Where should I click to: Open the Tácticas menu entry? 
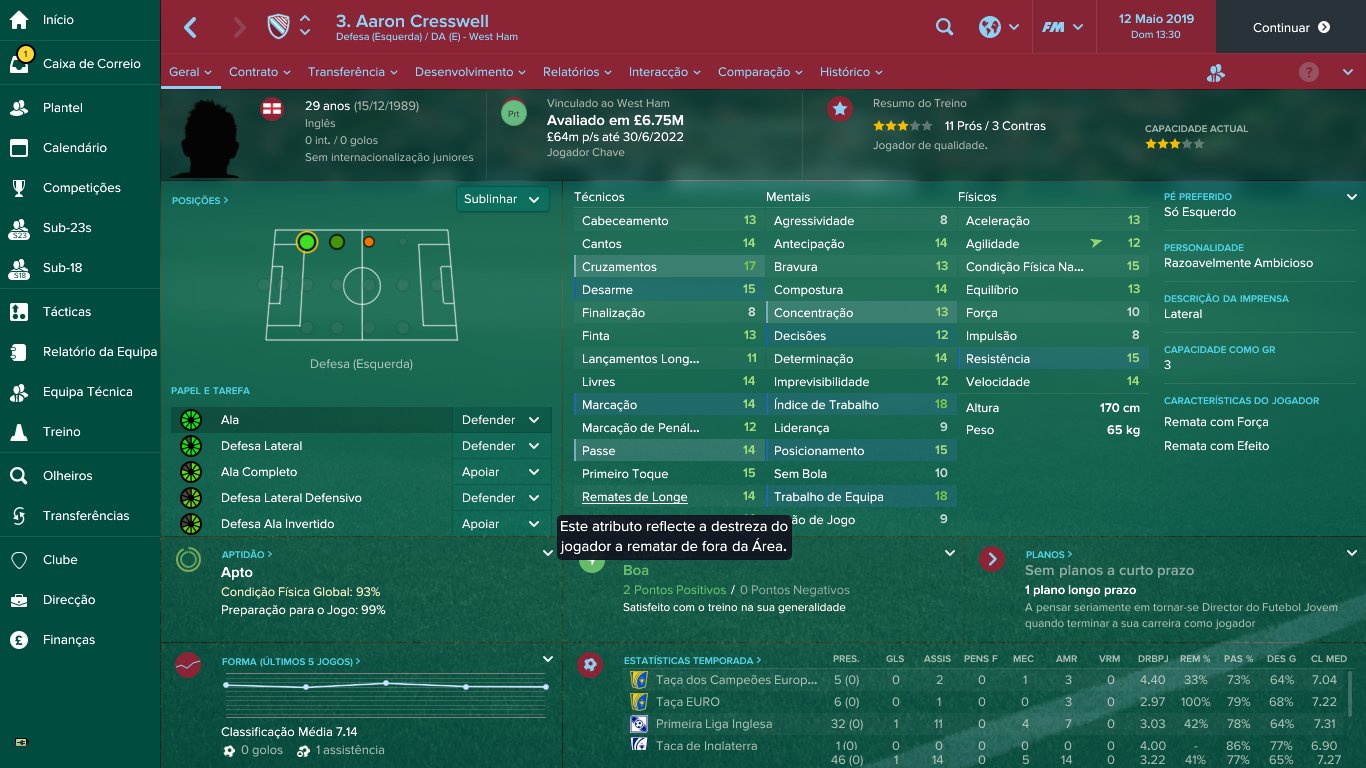point(66,312)
